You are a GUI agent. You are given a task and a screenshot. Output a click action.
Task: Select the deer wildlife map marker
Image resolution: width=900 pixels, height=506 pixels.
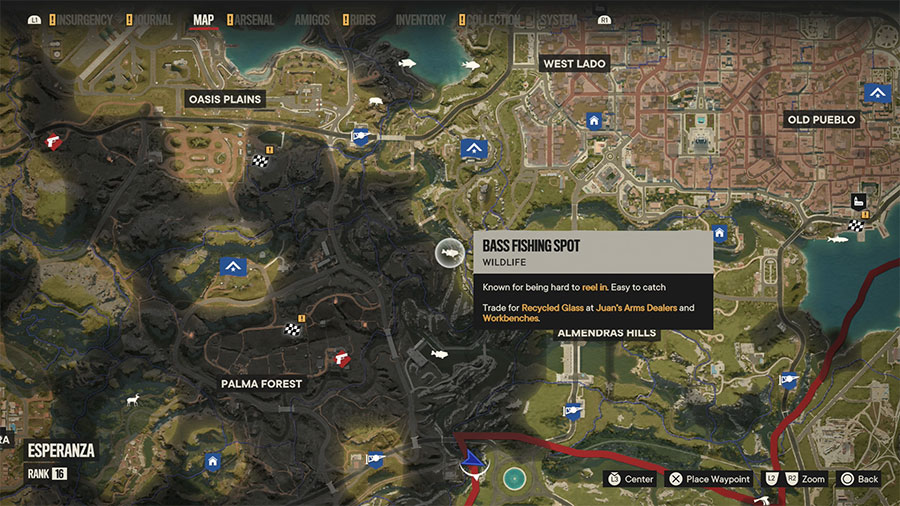click(x=131, y=399)
